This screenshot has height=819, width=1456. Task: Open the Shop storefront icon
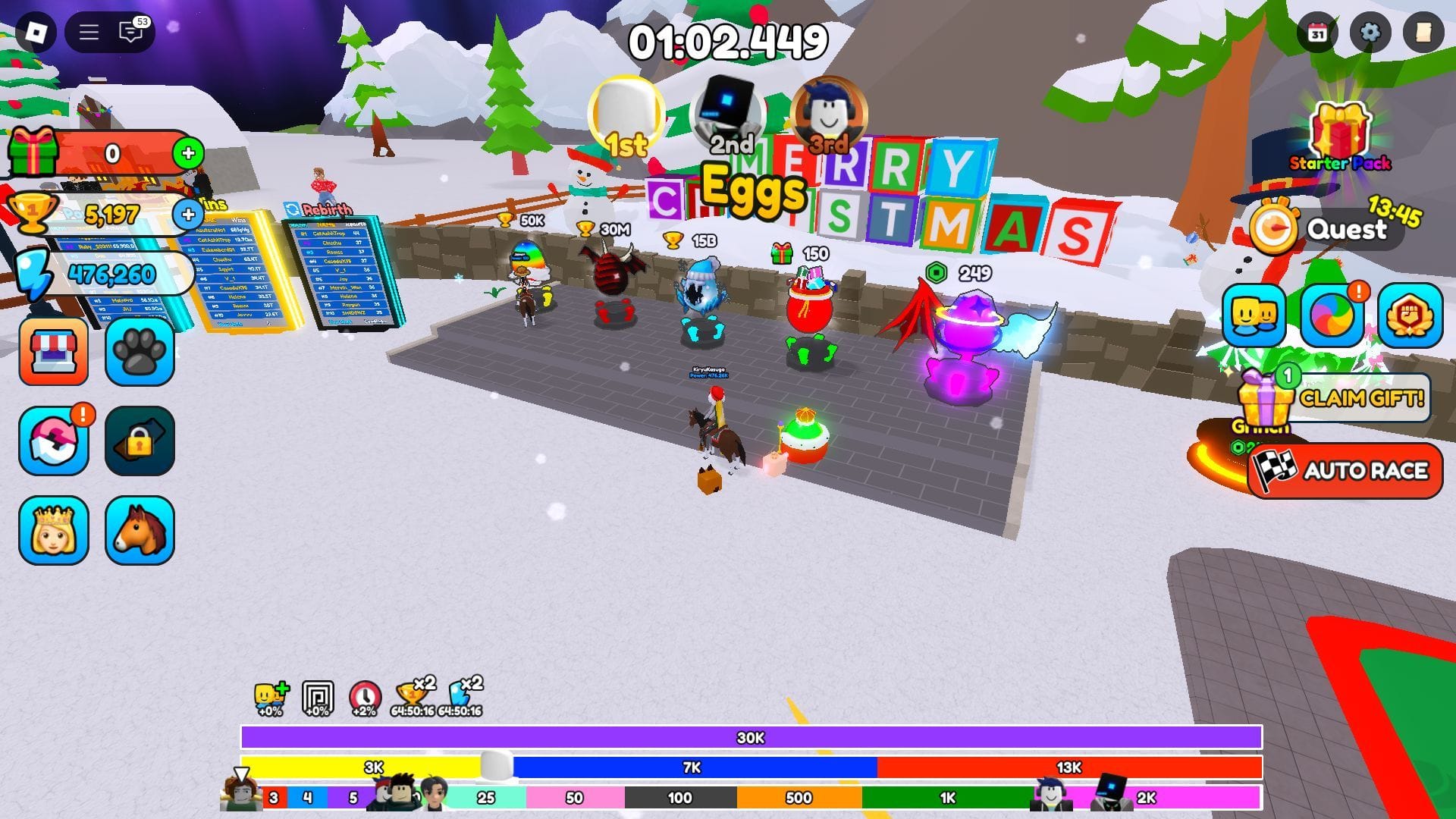54,353
